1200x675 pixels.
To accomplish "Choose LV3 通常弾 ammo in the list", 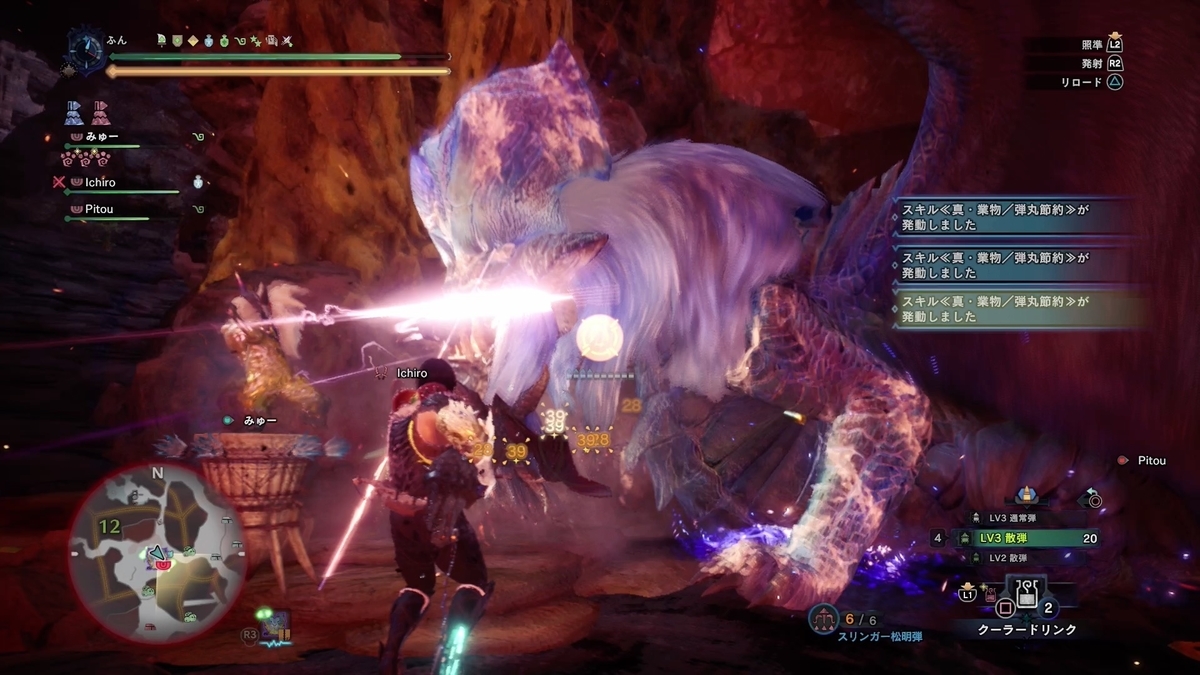I will (x=1012, y=518).
